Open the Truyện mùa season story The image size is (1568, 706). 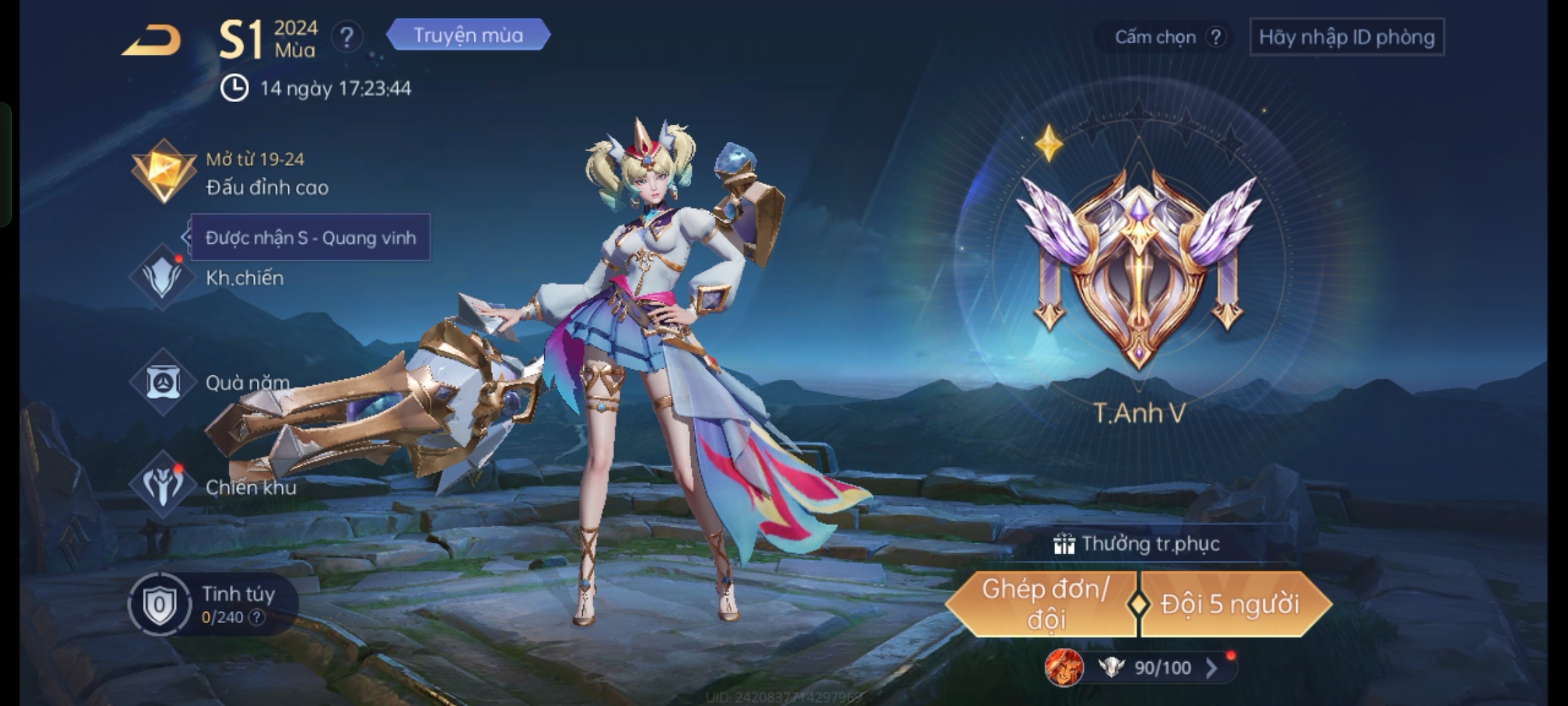(468, 35)
